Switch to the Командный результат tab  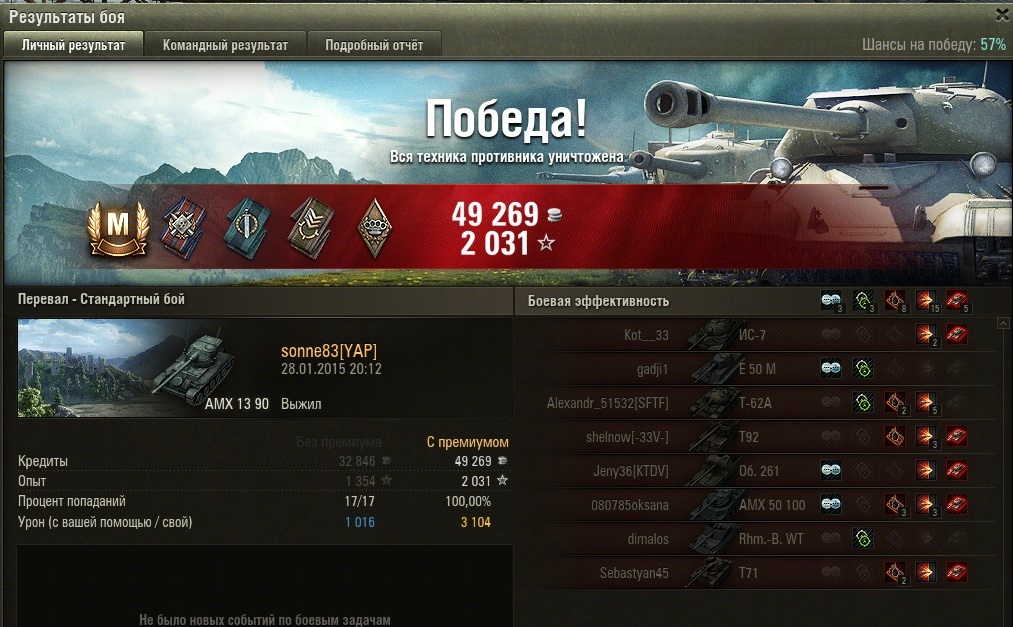pyautogui.click(x=225, y=45)
